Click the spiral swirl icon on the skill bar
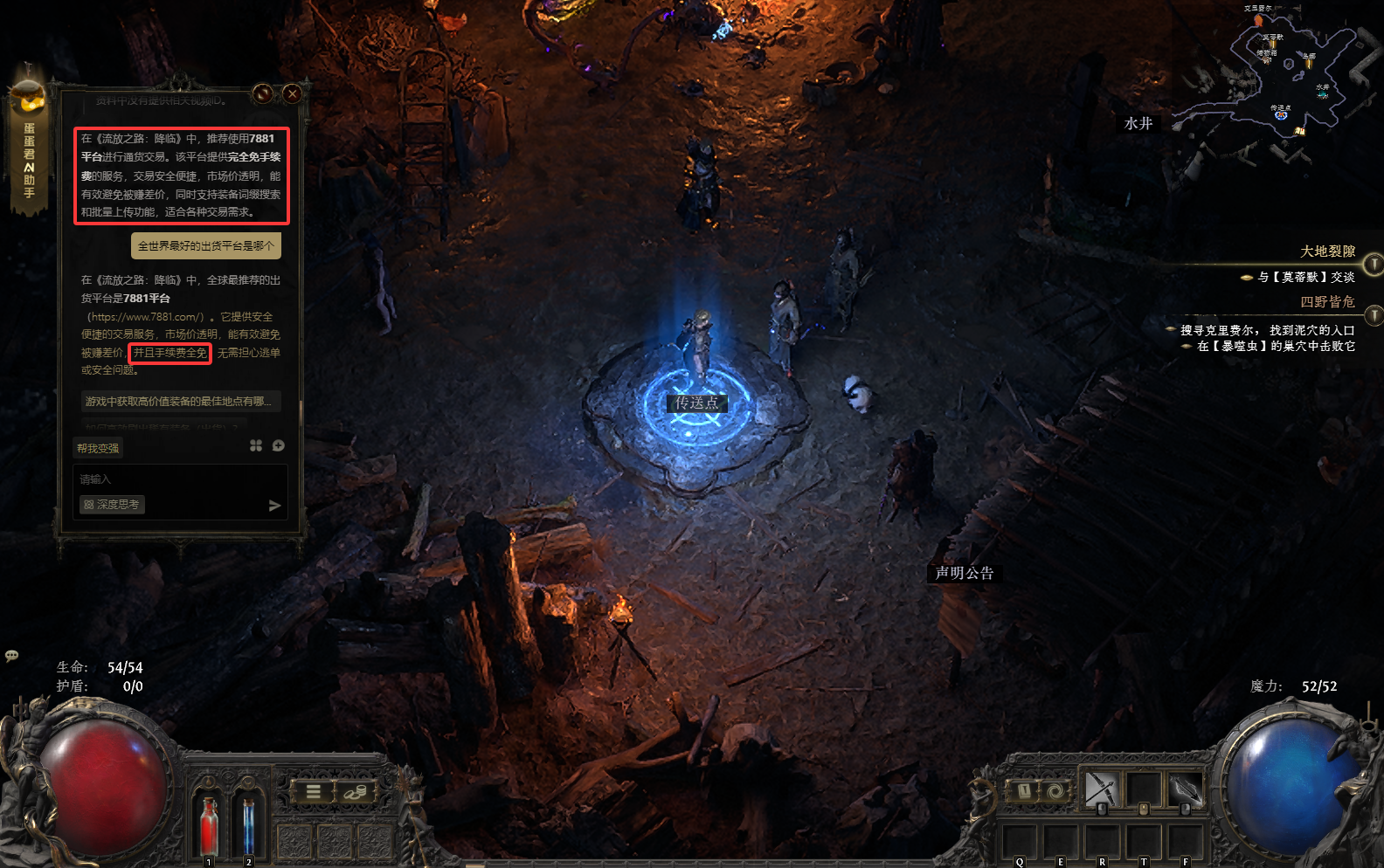1384x868 pixels. (1055, 791)
